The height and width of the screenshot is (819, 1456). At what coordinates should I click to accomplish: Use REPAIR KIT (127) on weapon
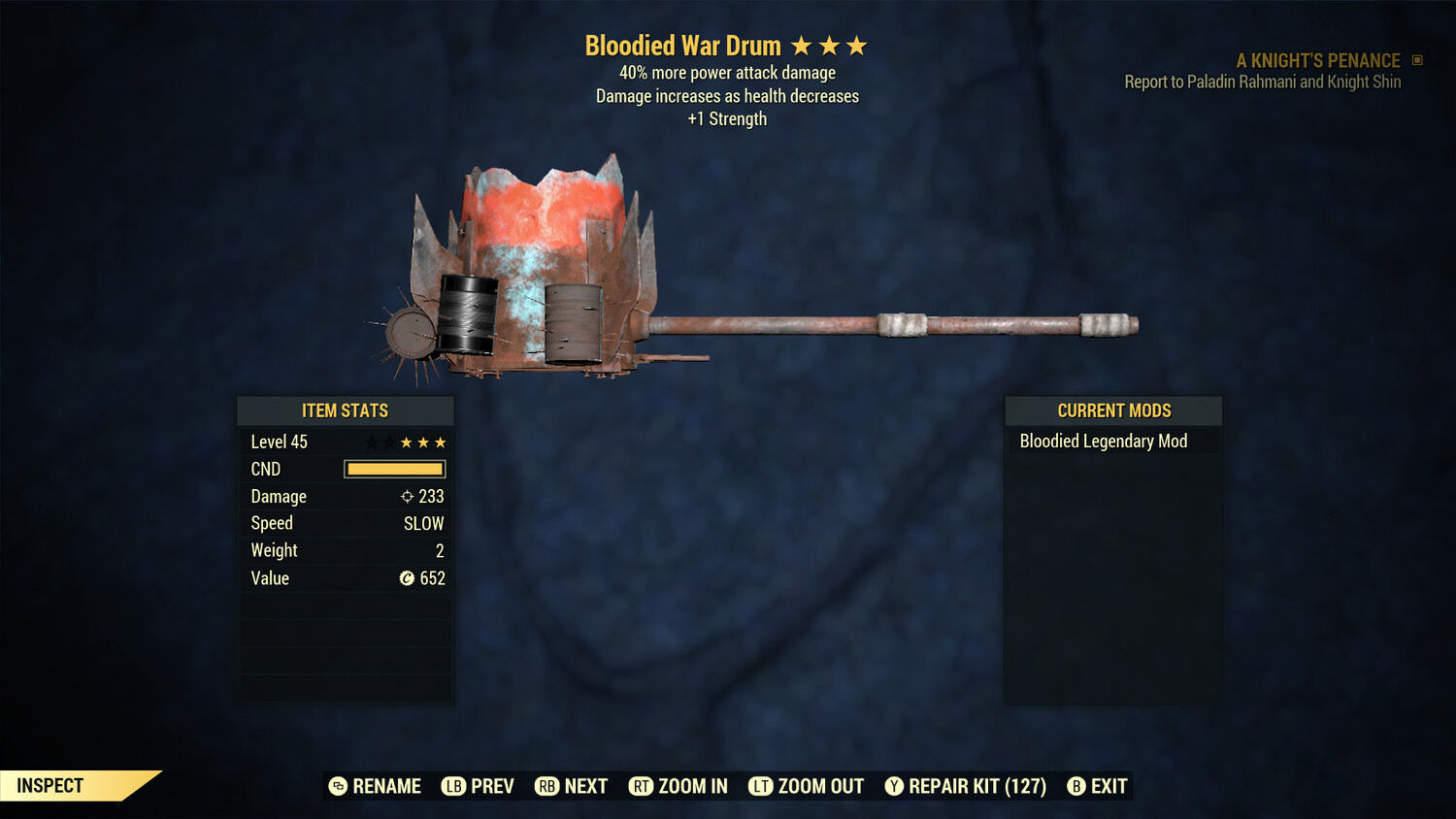pyautogui.click(x=966, y=786)
